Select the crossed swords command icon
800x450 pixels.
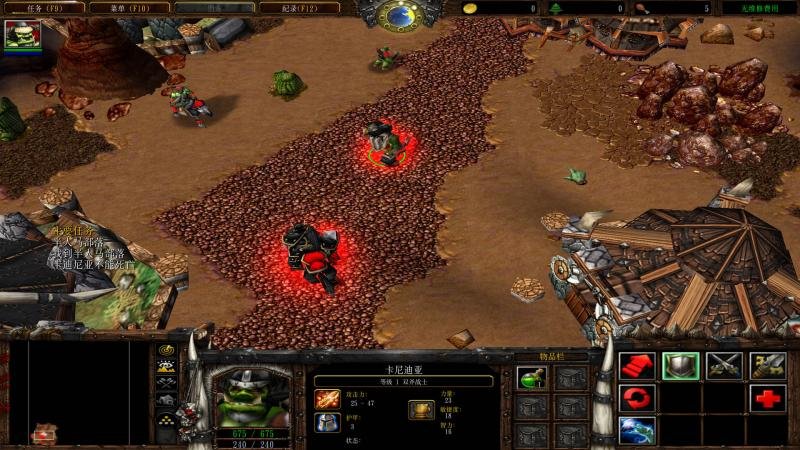pyautogui.click(x=723, y=366)
